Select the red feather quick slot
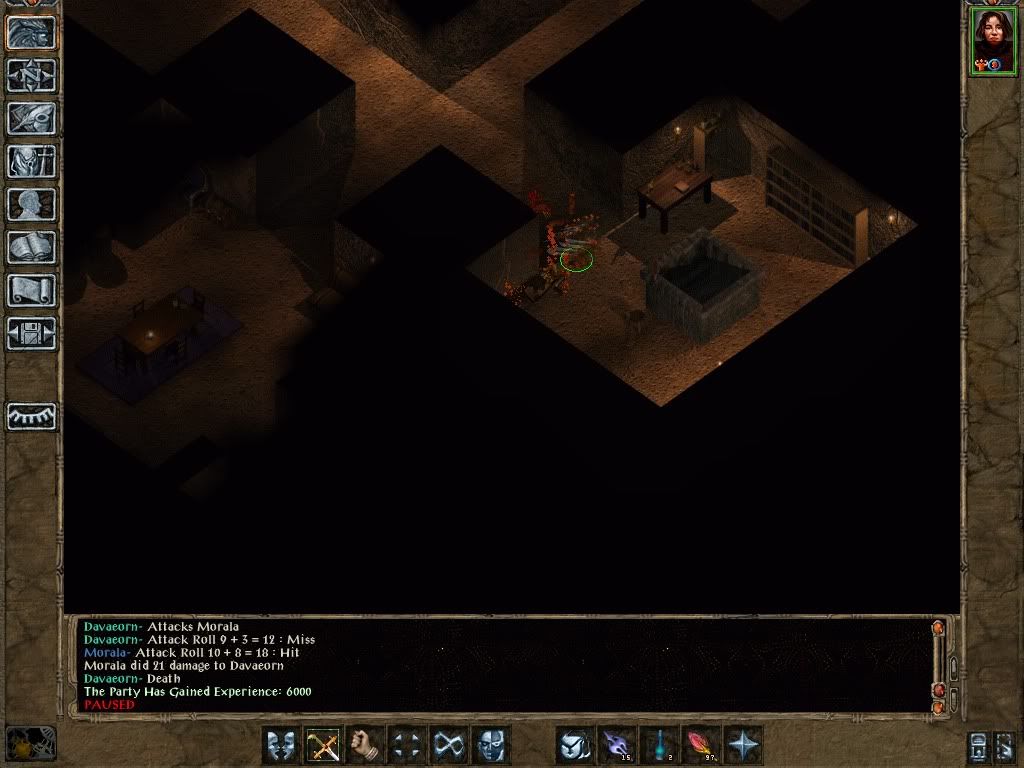This screenshot has width=1024, height=768. [700, 745]
